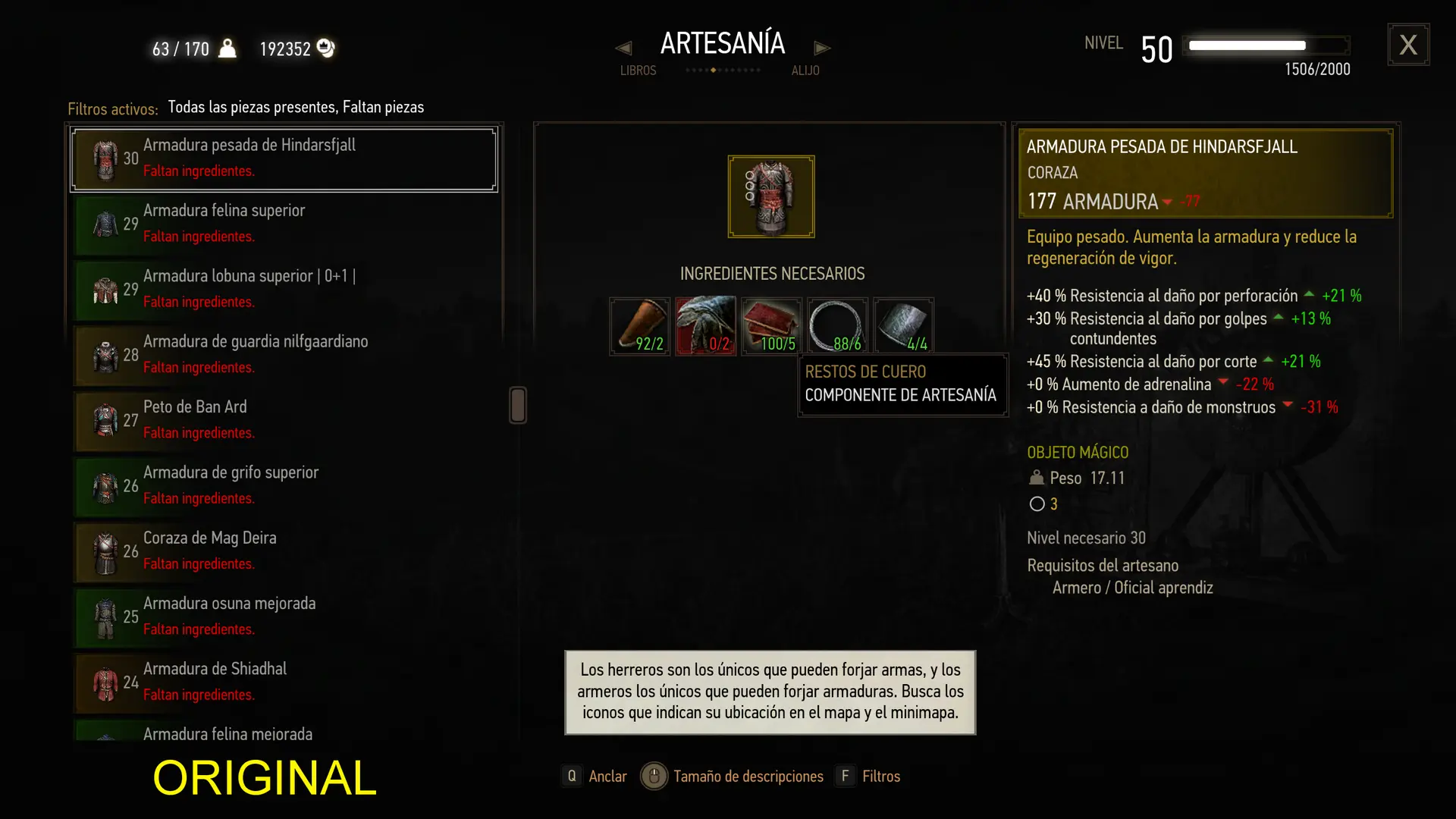The width and height of the screenshot is (1456, 819).
Task: Go to the next Alijo panel arrow
Action: click(822, 49)
